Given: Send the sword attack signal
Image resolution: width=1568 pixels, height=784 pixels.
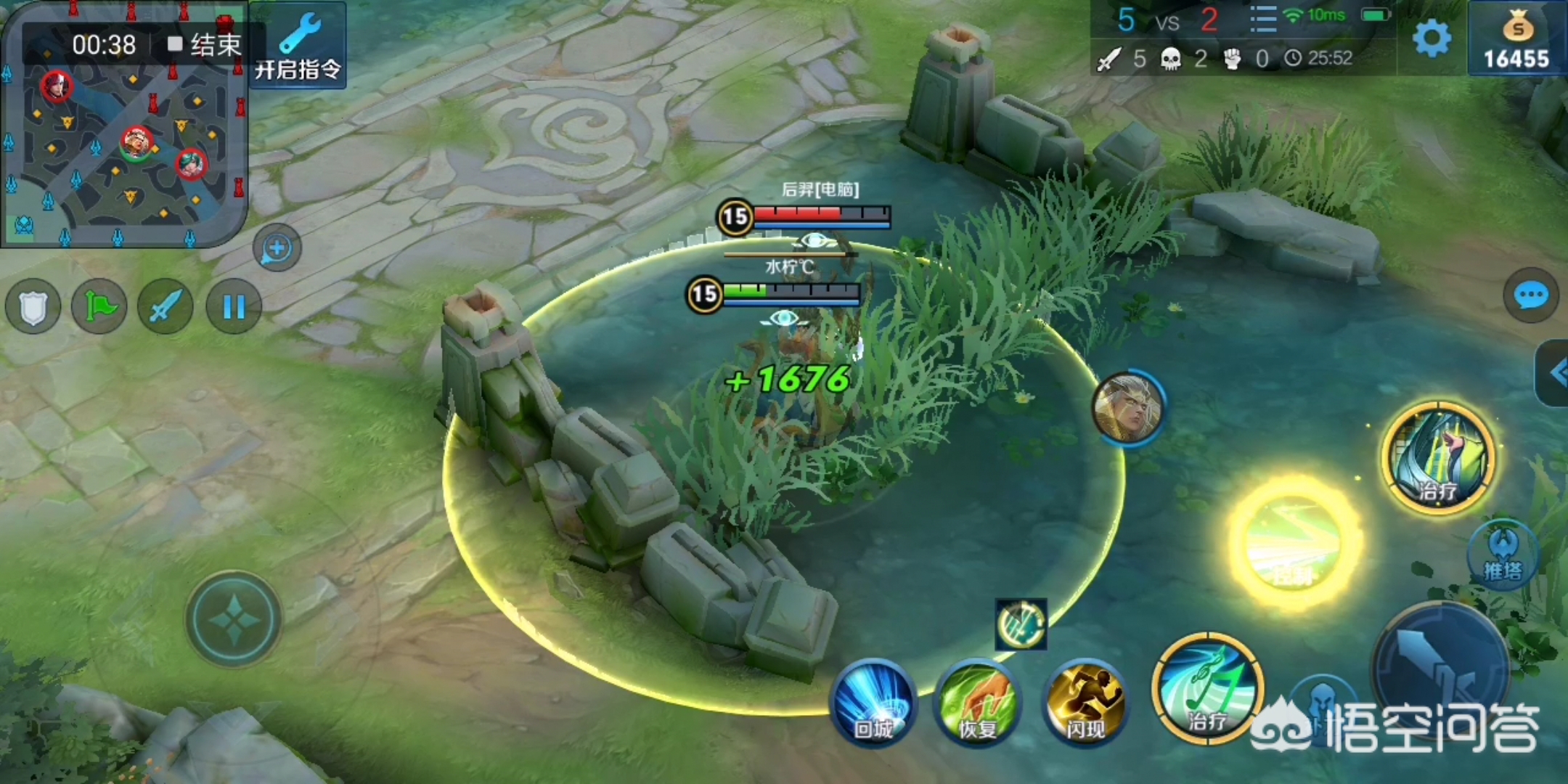Looking at the screenshot, I should point(166,307).
